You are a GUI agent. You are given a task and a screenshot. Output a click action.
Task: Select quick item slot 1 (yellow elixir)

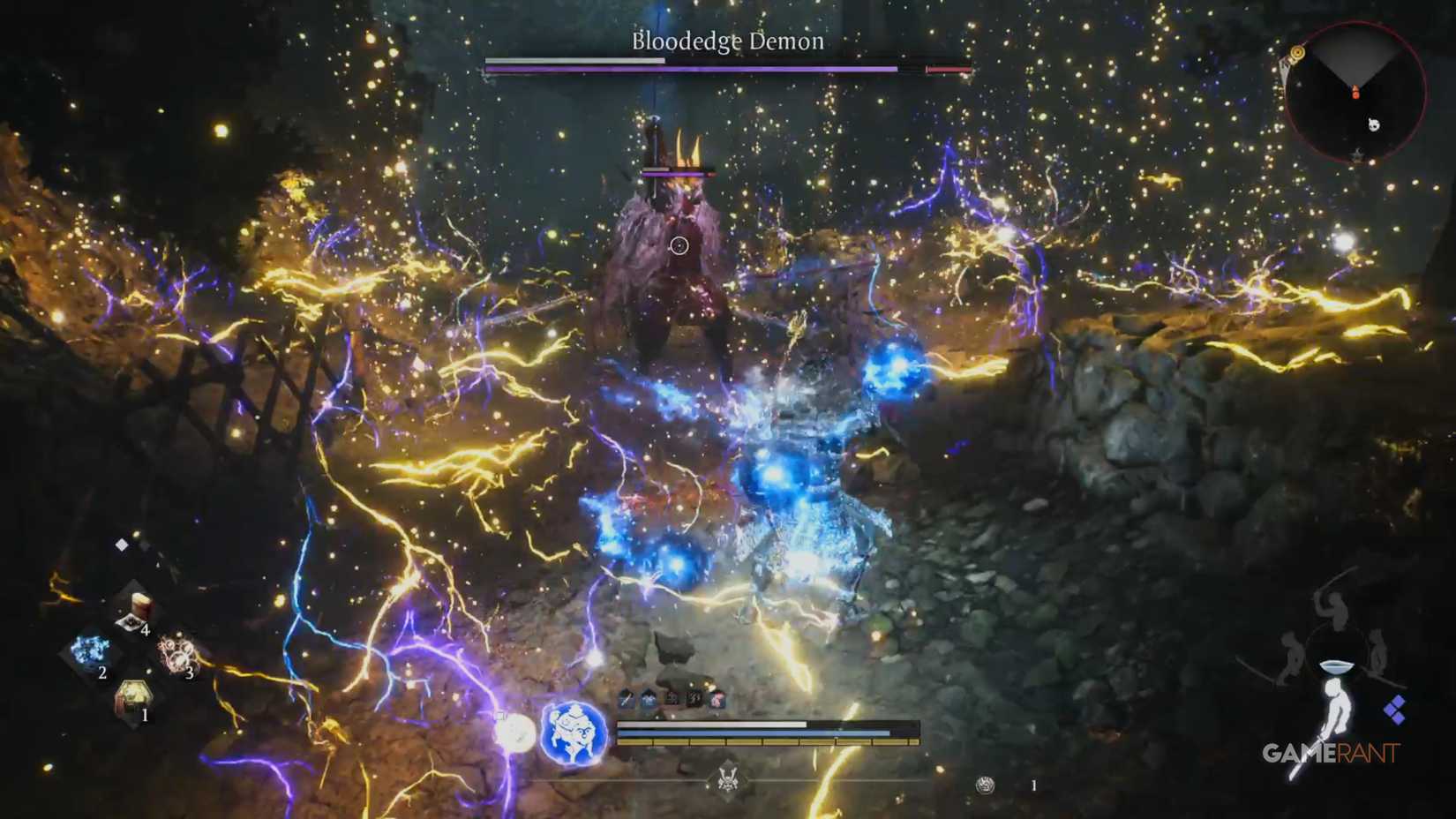click(x=134, y=693)
